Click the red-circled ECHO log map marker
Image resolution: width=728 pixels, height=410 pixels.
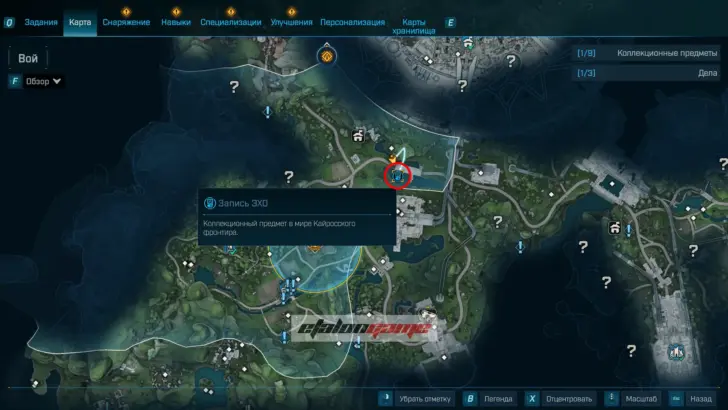[398, 175]
